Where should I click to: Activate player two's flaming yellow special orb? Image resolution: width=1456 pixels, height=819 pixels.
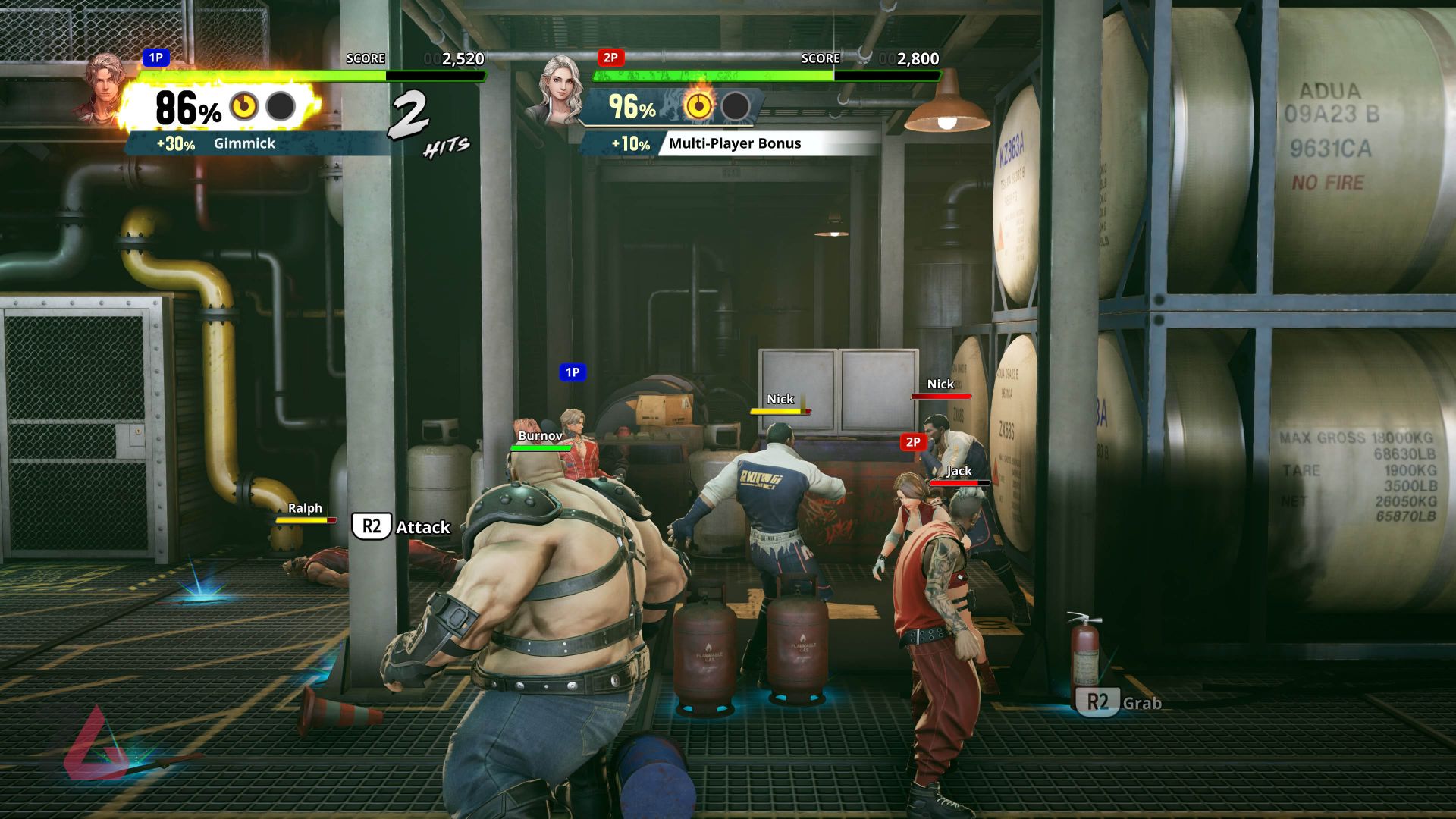[698, 106]
